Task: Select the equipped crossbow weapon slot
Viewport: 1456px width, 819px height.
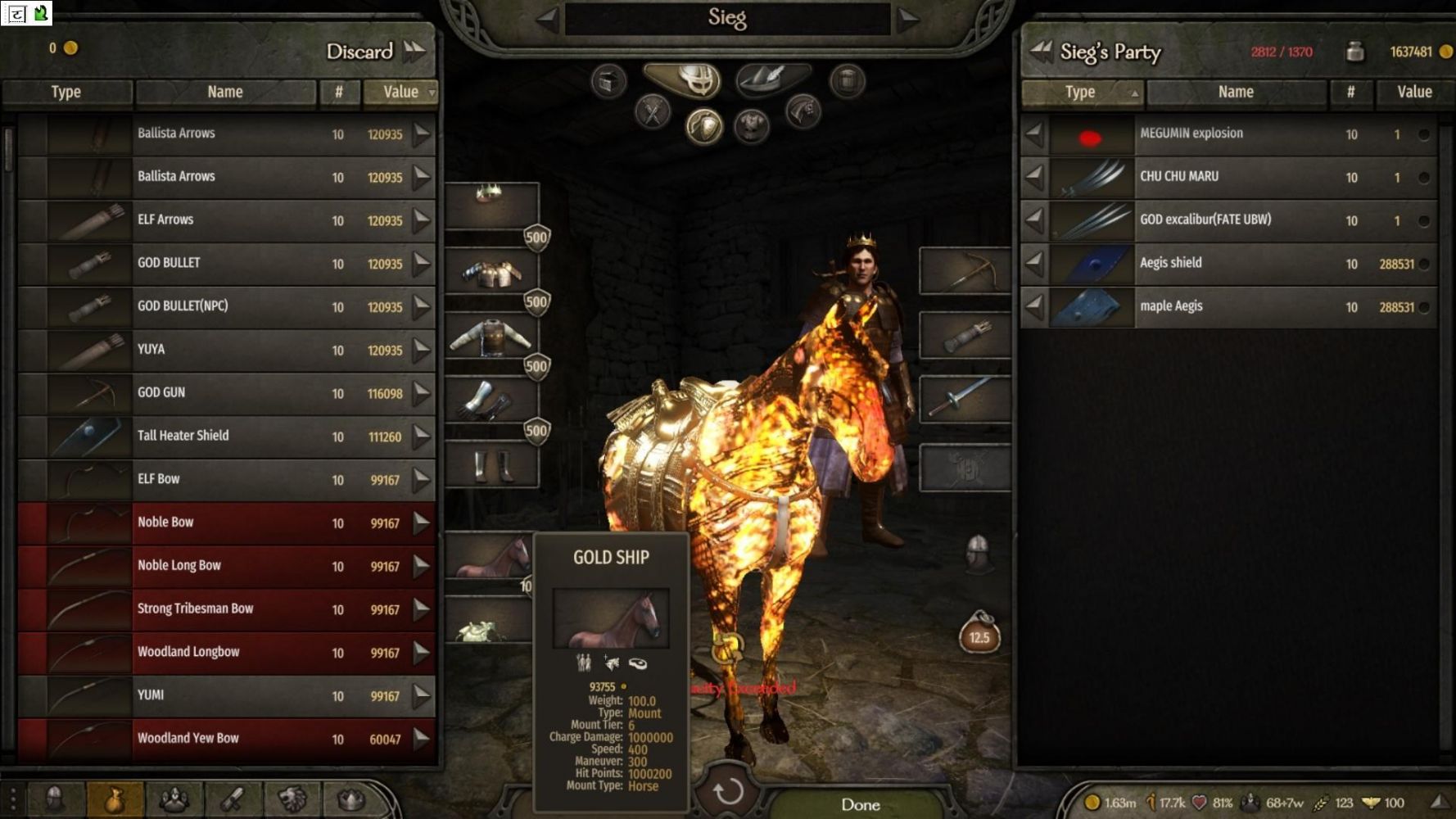Action: (x=965, y=271)
